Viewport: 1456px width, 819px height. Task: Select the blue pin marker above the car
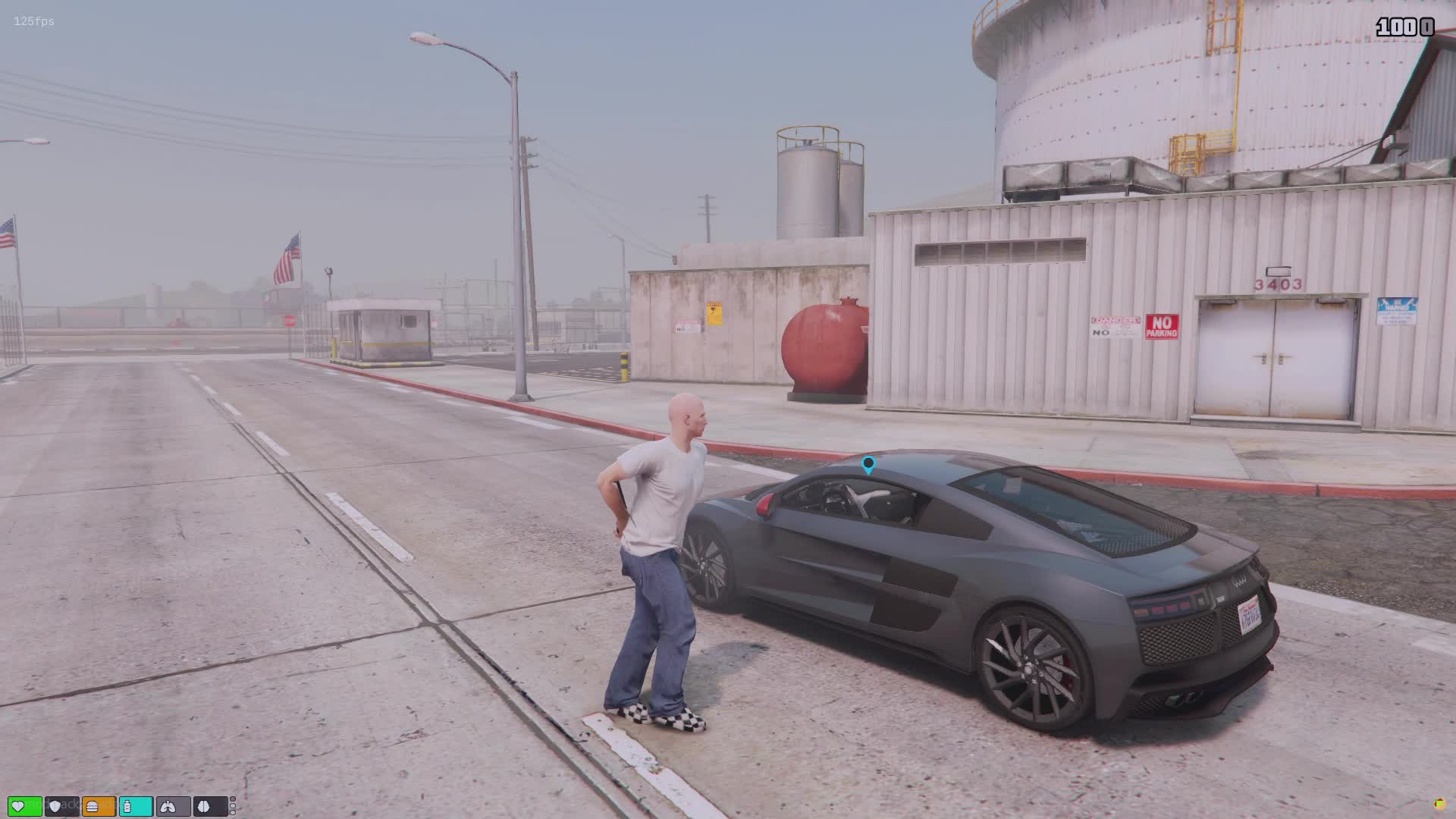coord(868,463)
